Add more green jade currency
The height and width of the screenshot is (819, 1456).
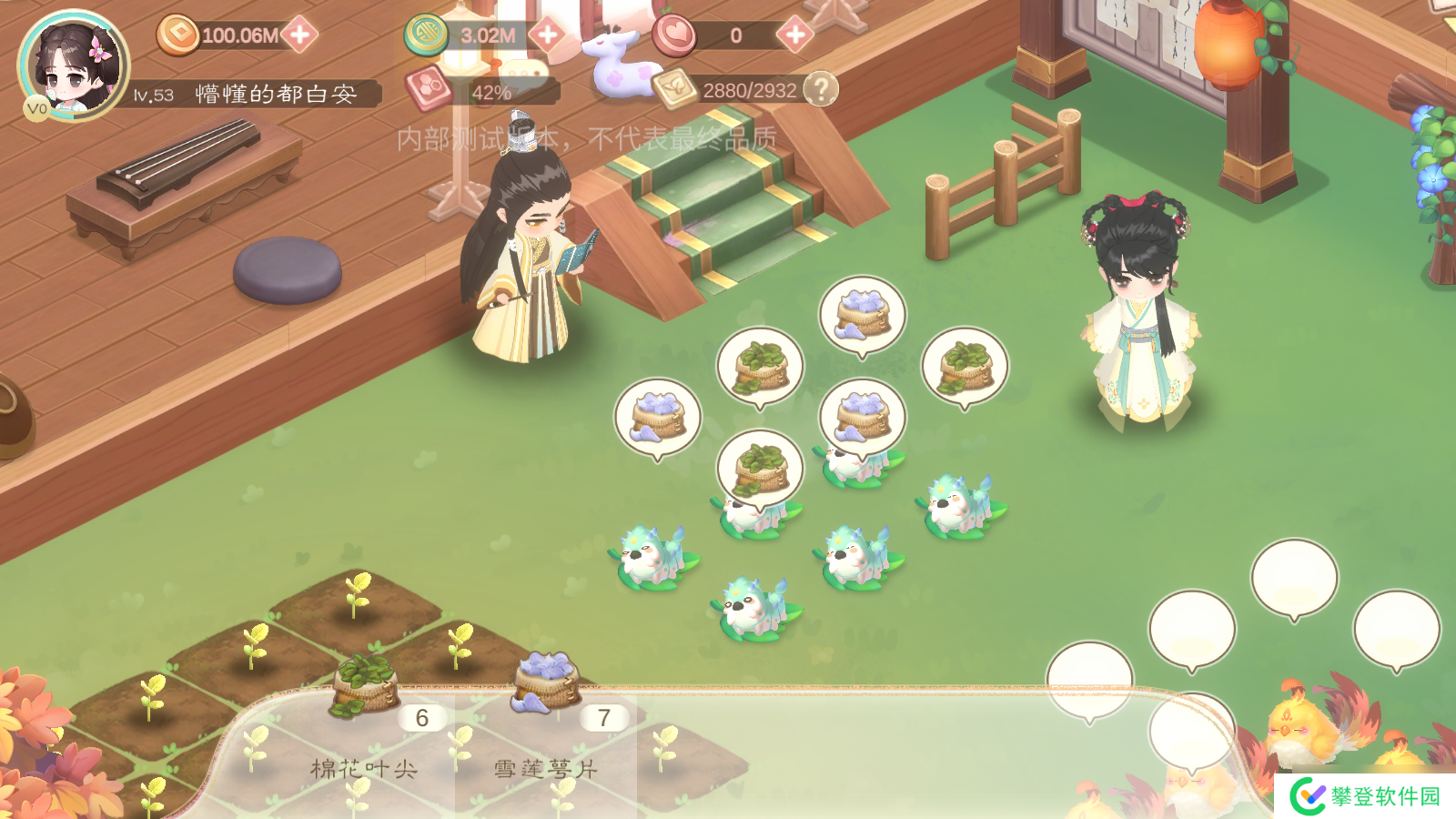coord(547,35)
